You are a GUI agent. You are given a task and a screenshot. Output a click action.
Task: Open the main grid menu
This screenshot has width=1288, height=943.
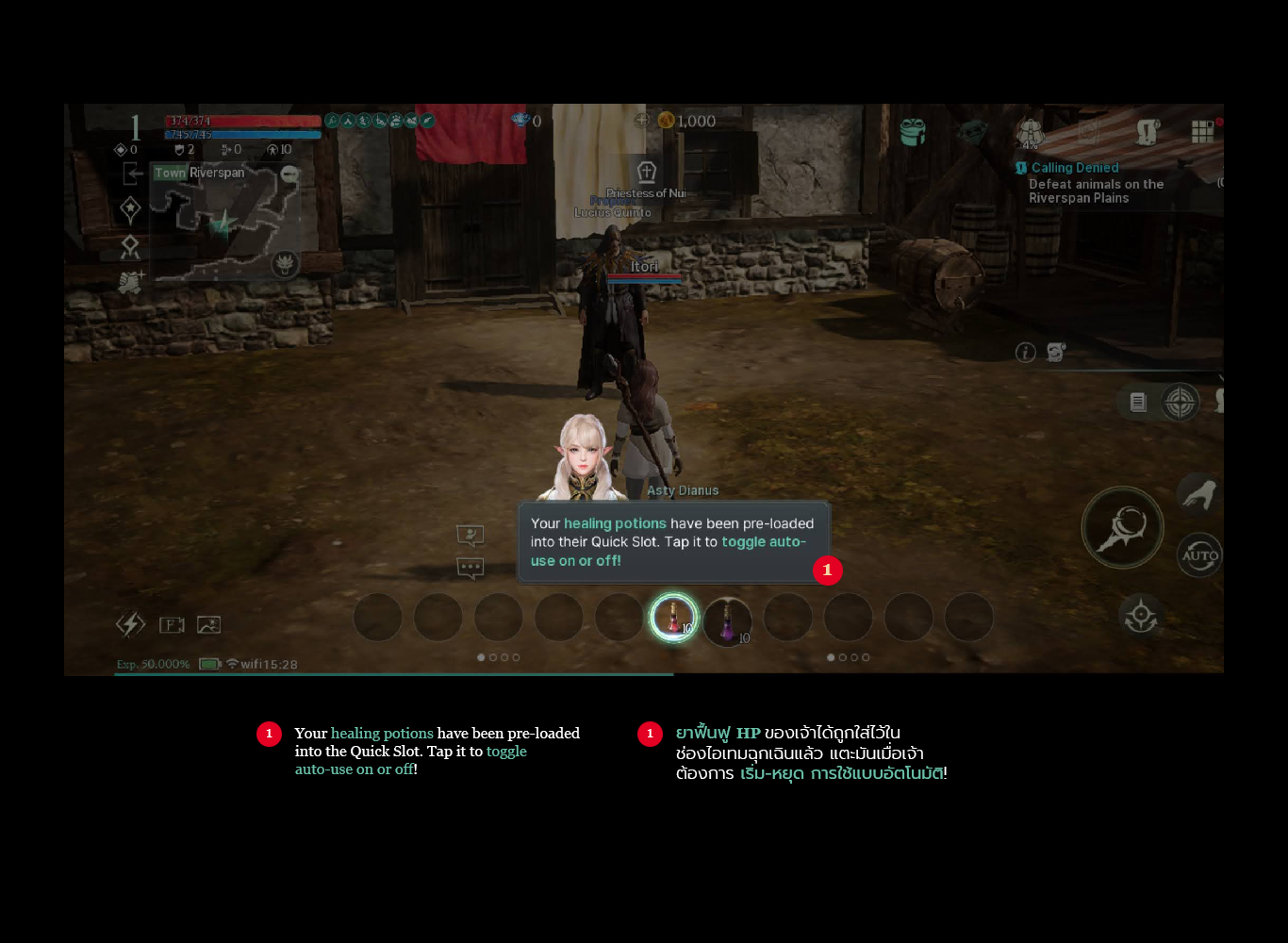coord(1202,132)
